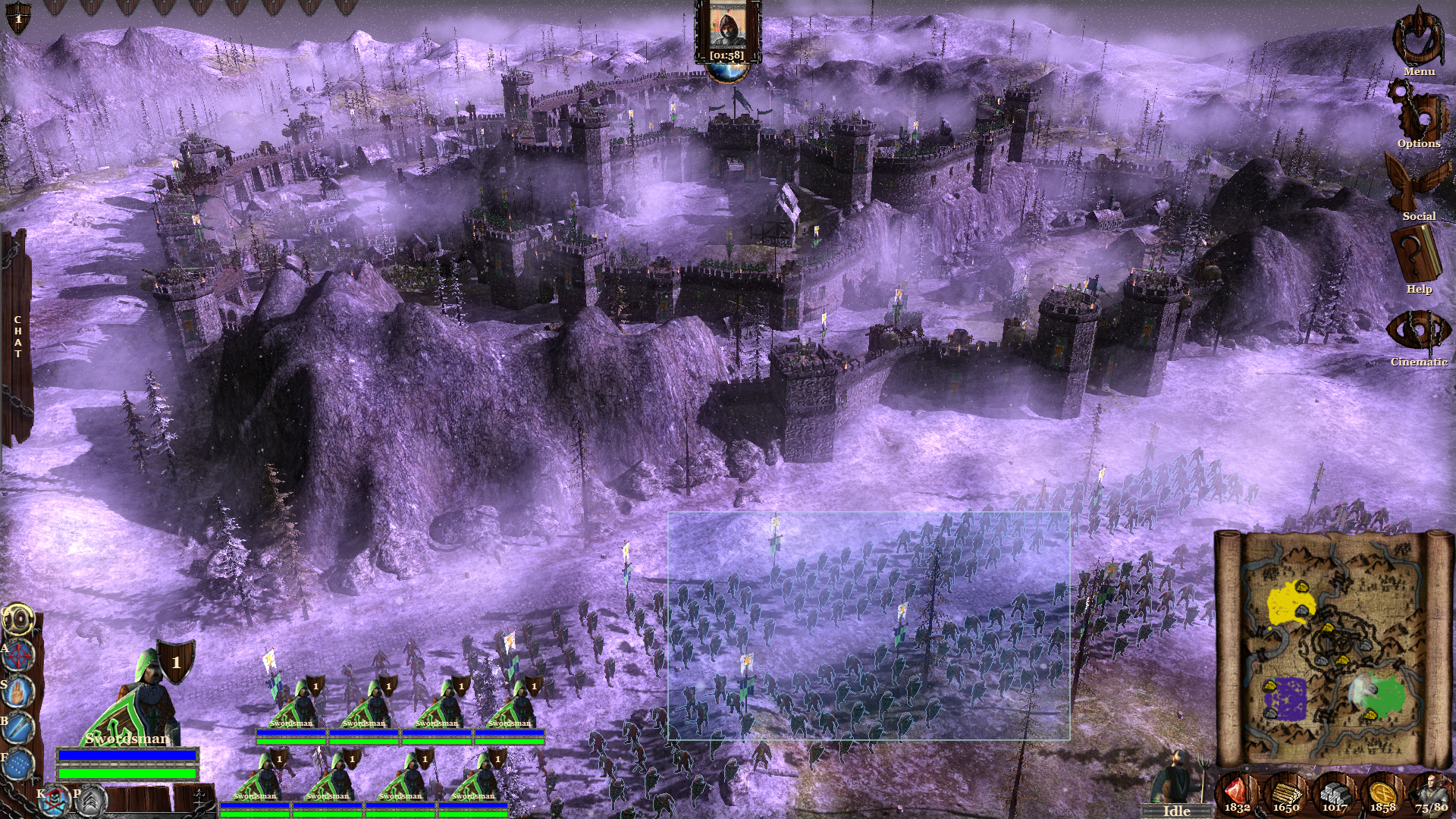Expand the Chat sidebar

pos(17,334)
